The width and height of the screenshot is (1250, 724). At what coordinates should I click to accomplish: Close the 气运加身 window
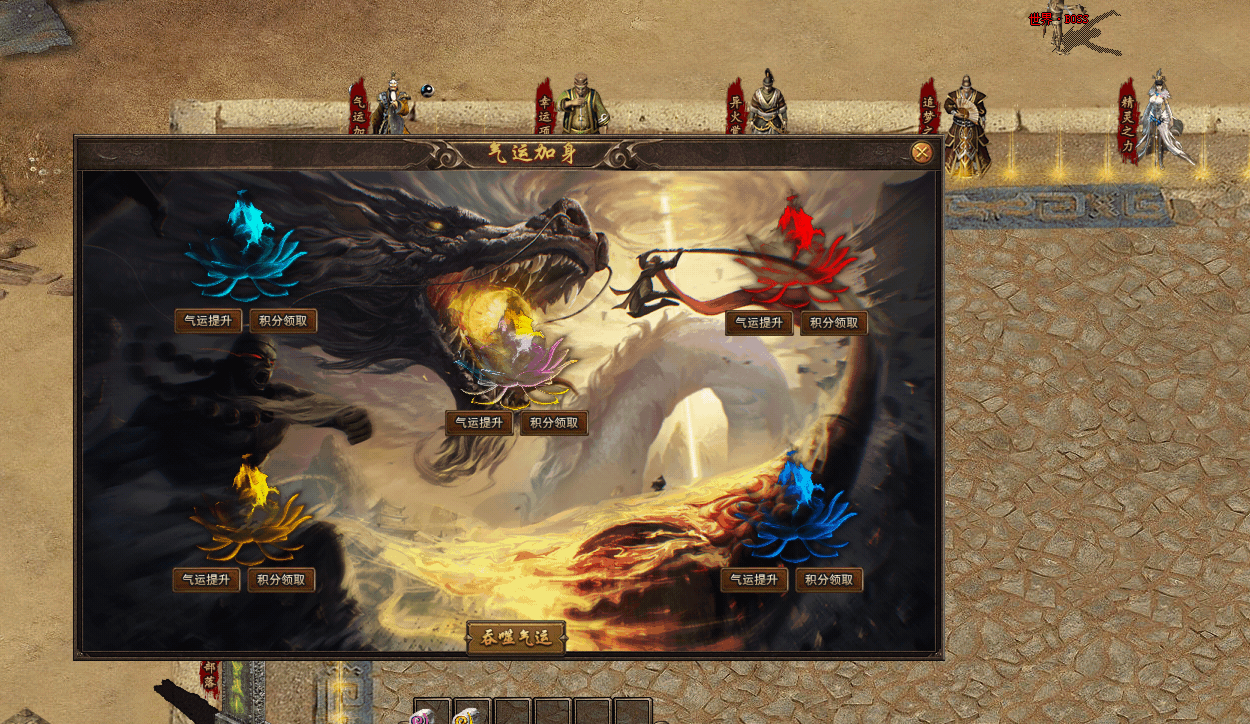pyautogui.click(x=922, y=153)
